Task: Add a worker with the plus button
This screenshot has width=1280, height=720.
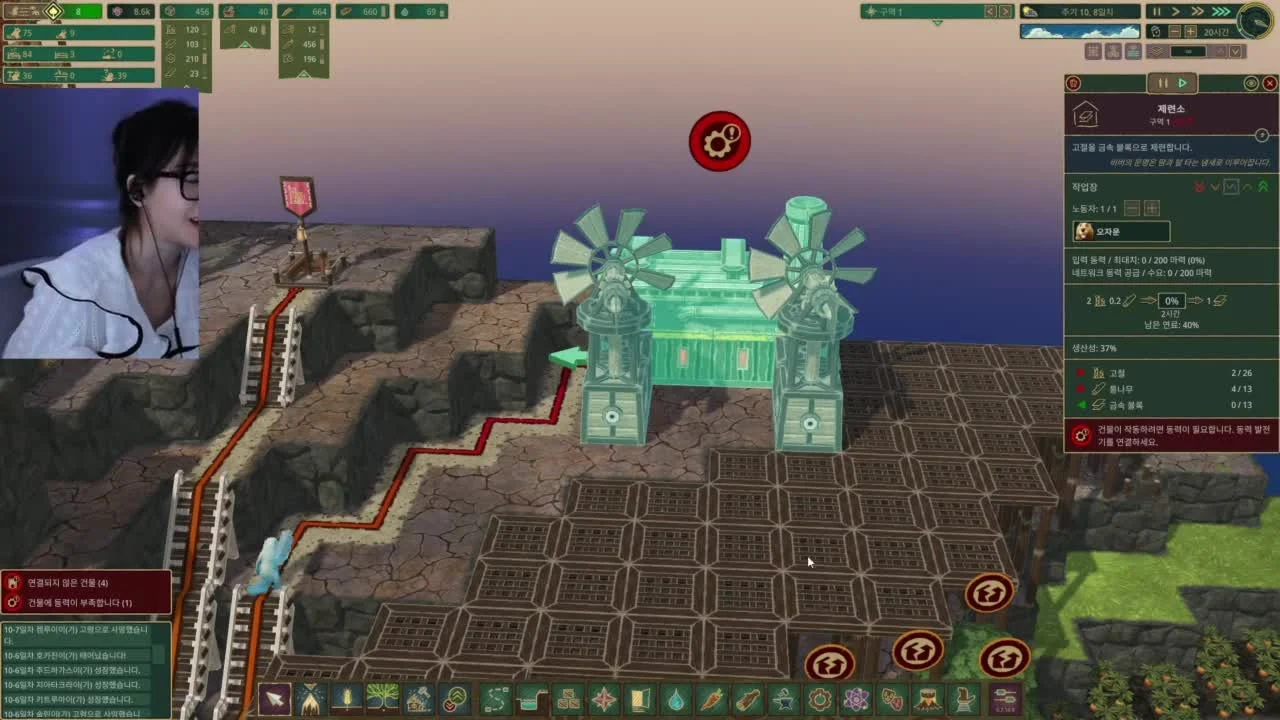Action: (1152, 208)
